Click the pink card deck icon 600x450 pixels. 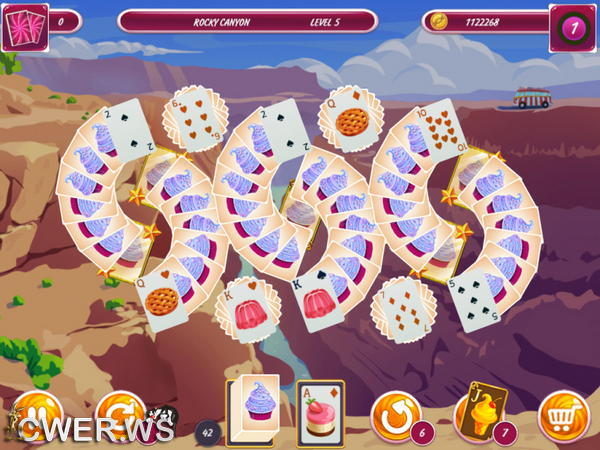coord(24,27)
